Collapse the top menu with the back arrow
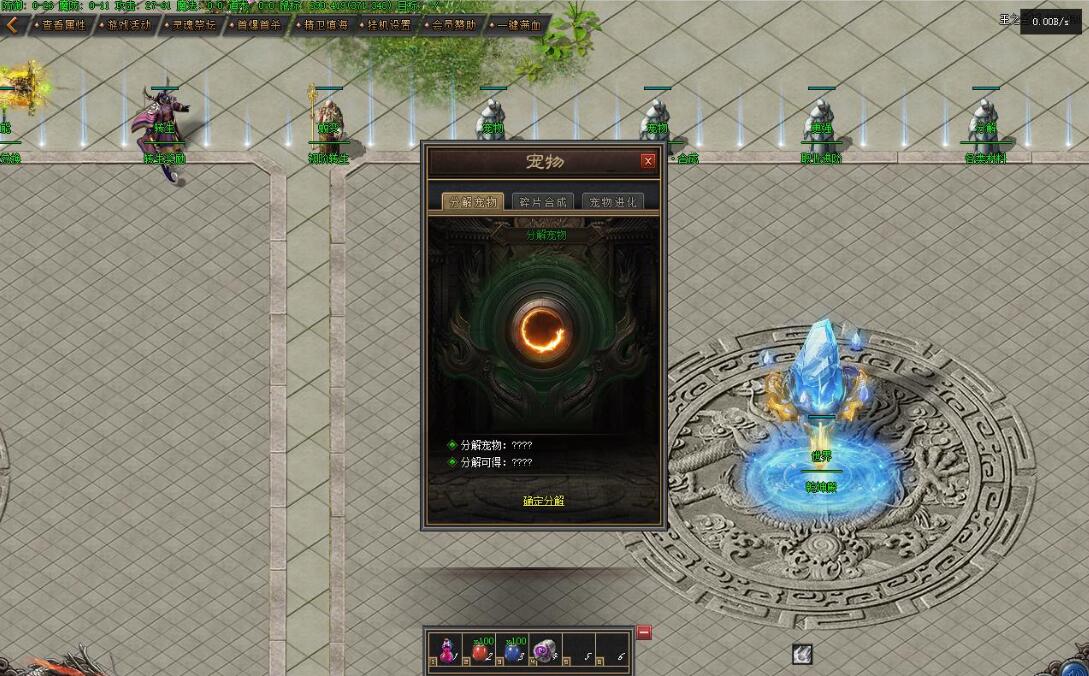 (12, 25)
